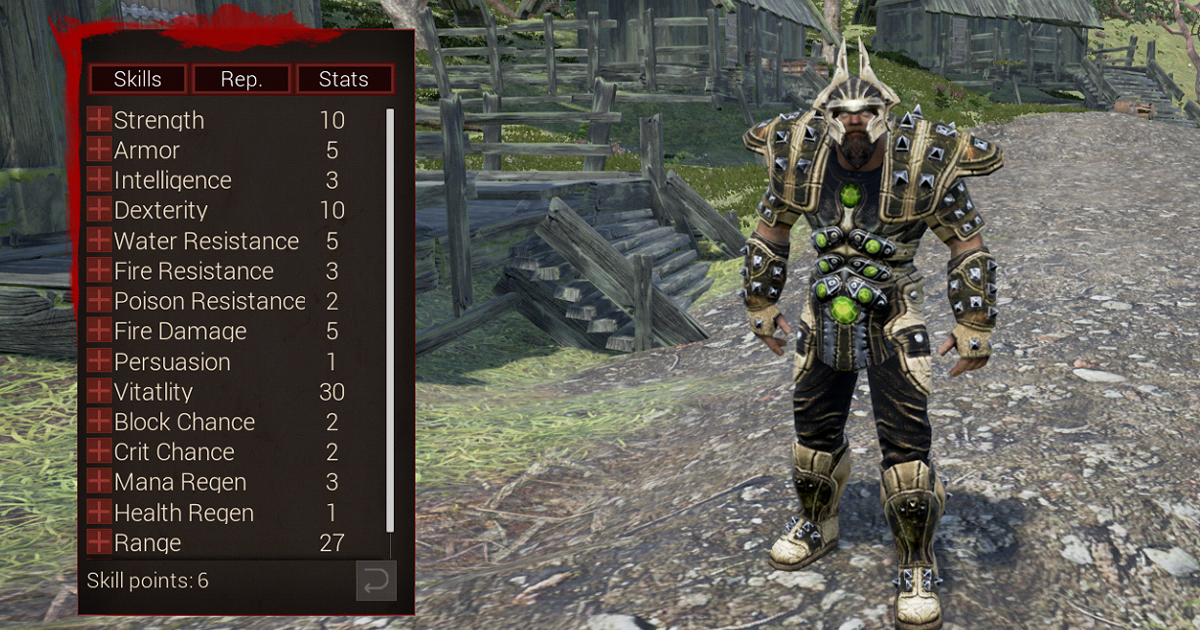Viewport: 1200px width, 630px height.
Task: Increase the Persuasion stat
Action: pos(99,361)
